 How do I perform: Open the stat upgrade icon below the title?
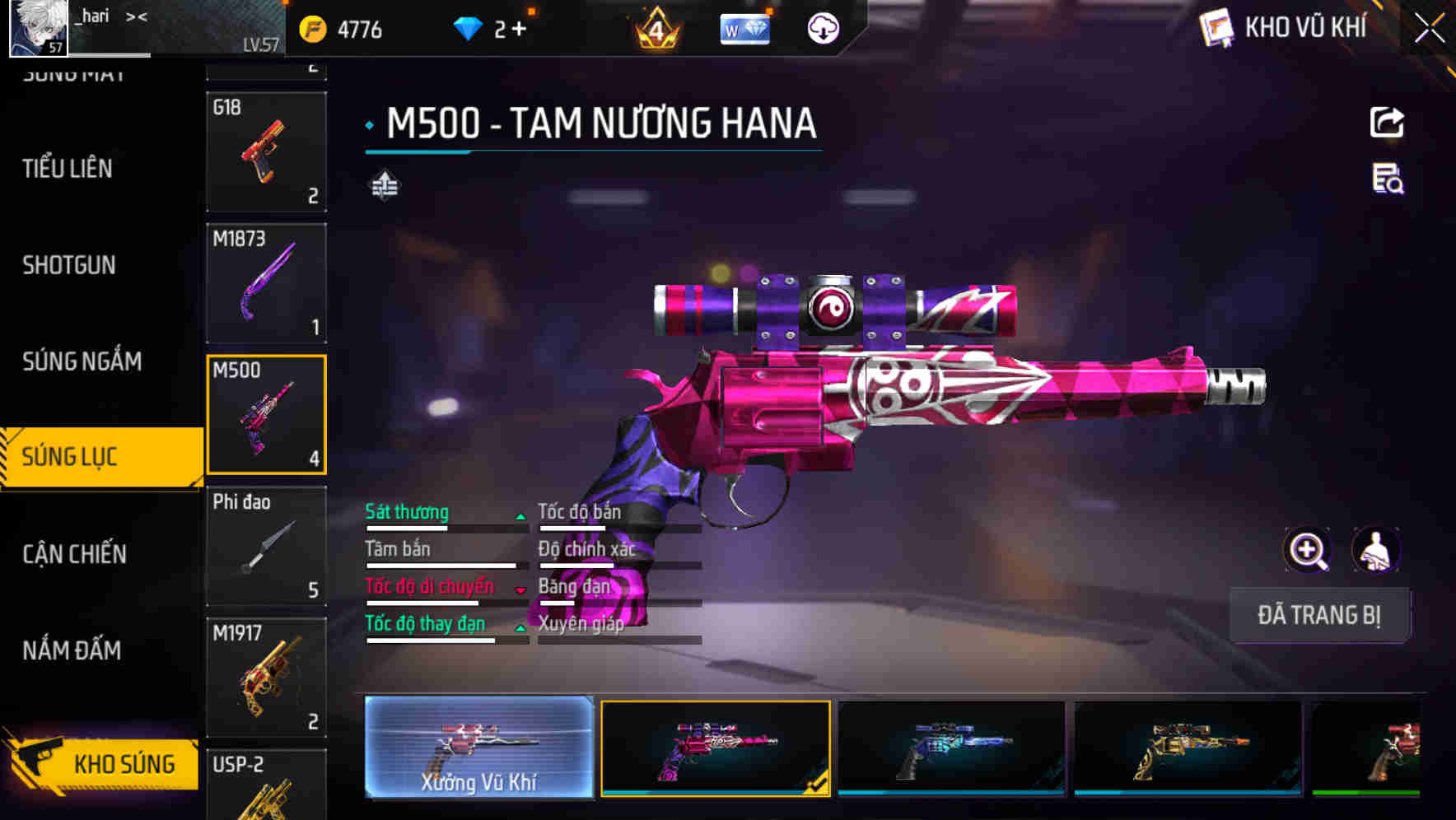coord(384,187)
